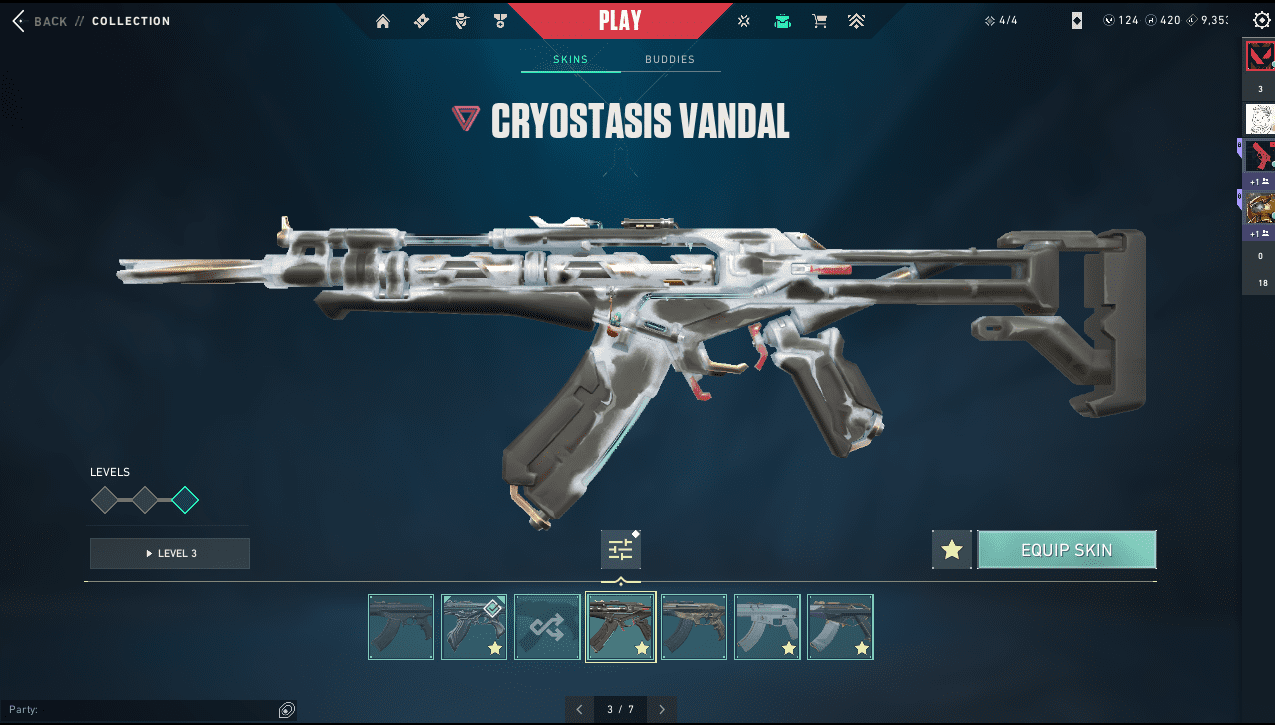Equip the Cryostasis Vandal skin

click(1066, 550)
